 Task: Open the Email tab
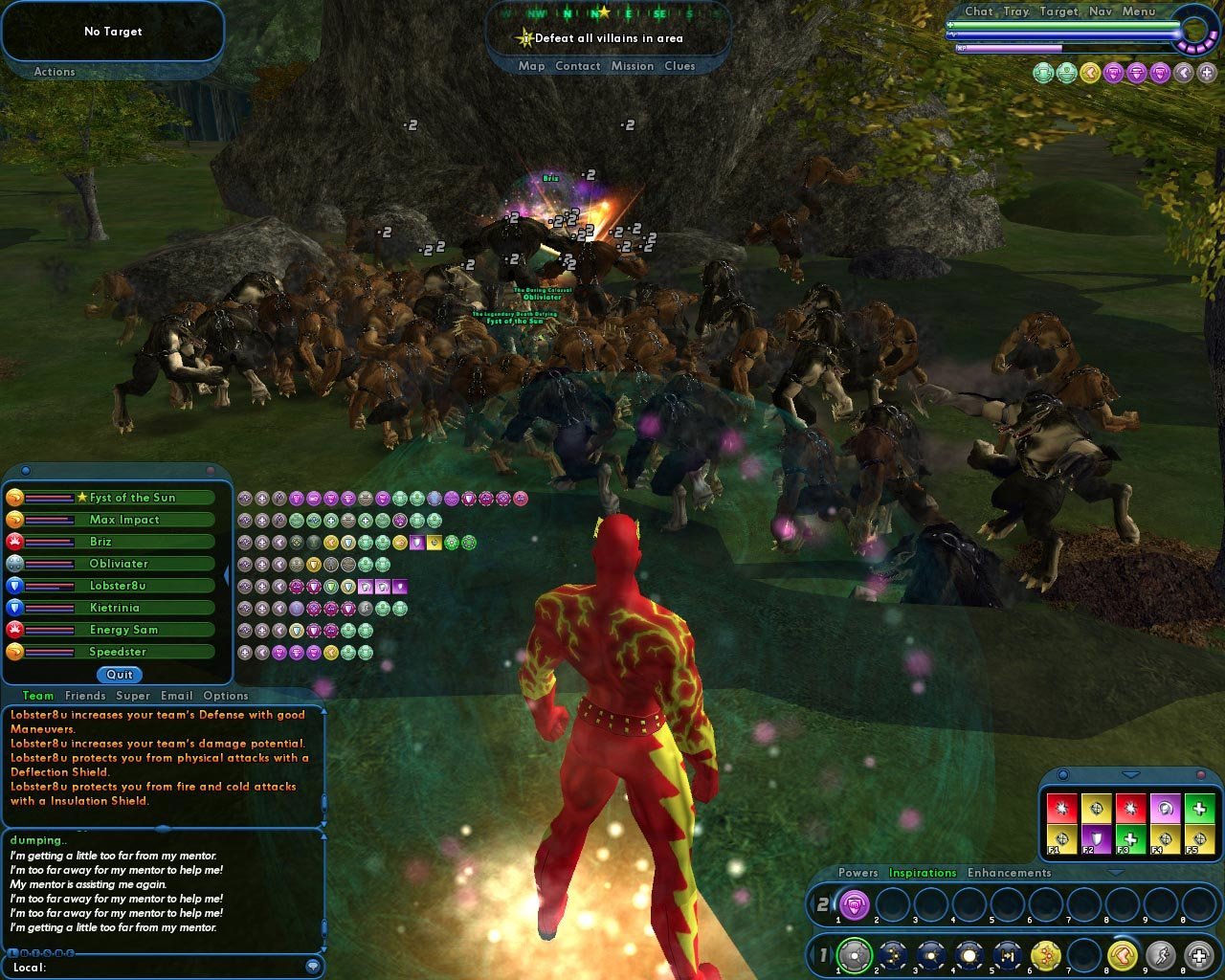click(x=177, y=696)
